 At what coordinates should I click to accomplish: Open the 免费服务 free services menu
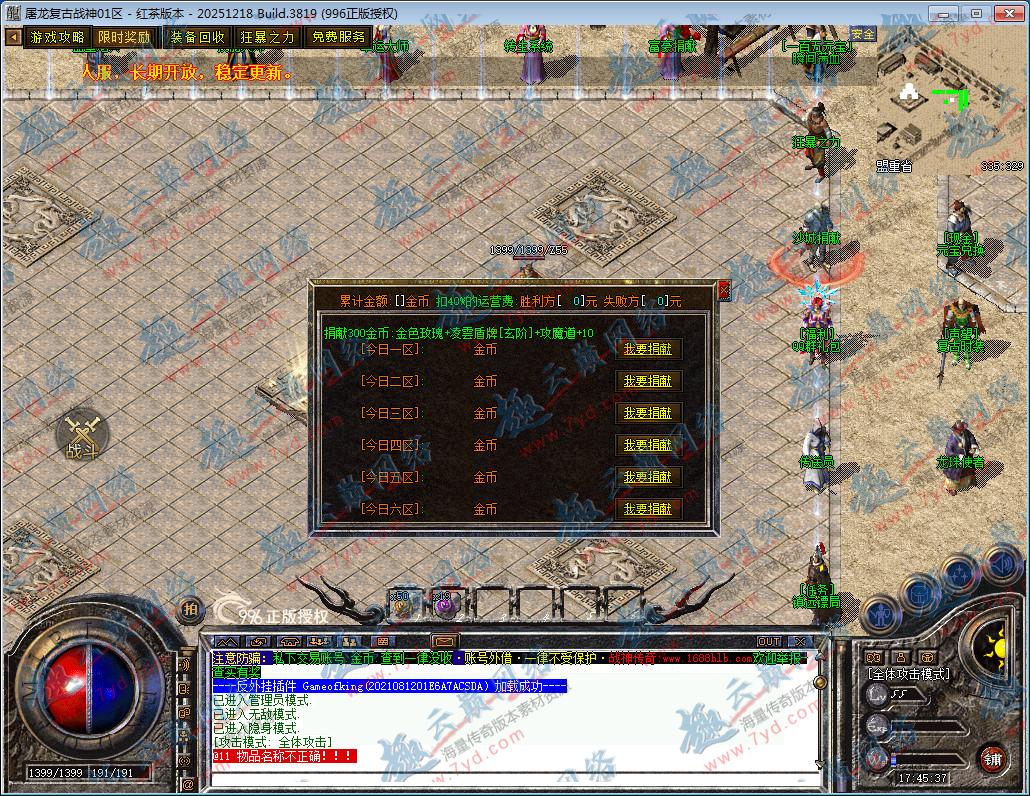point(338,37)
